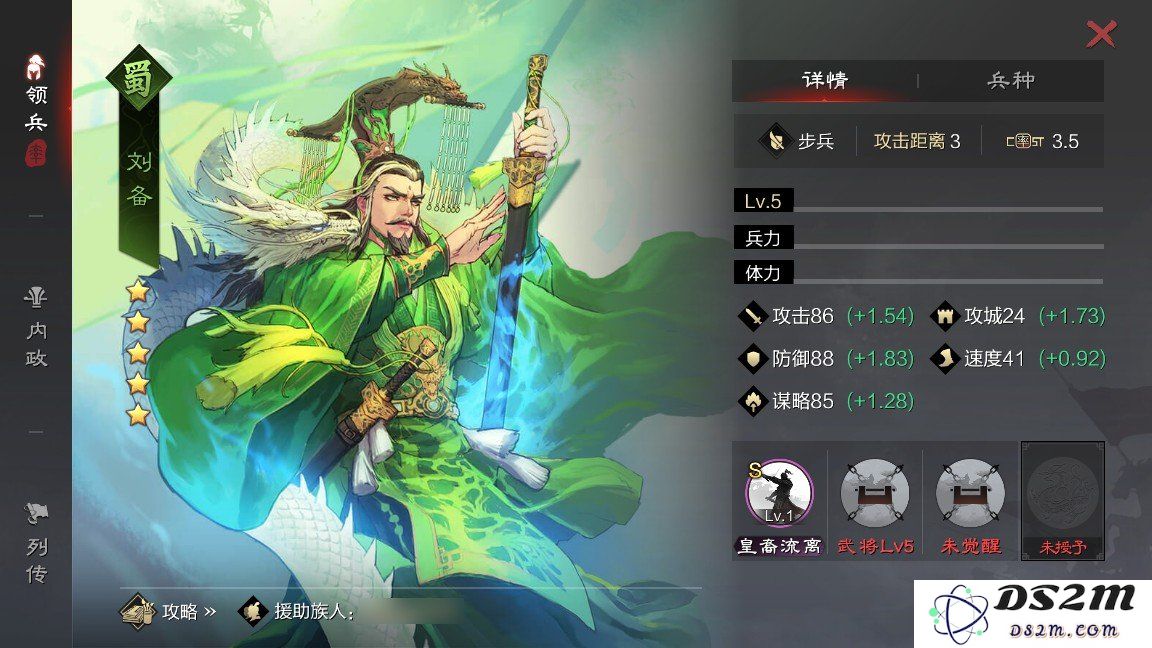
Task: Select the 皇裔流离 skill slot
Action: click(779, 495)
